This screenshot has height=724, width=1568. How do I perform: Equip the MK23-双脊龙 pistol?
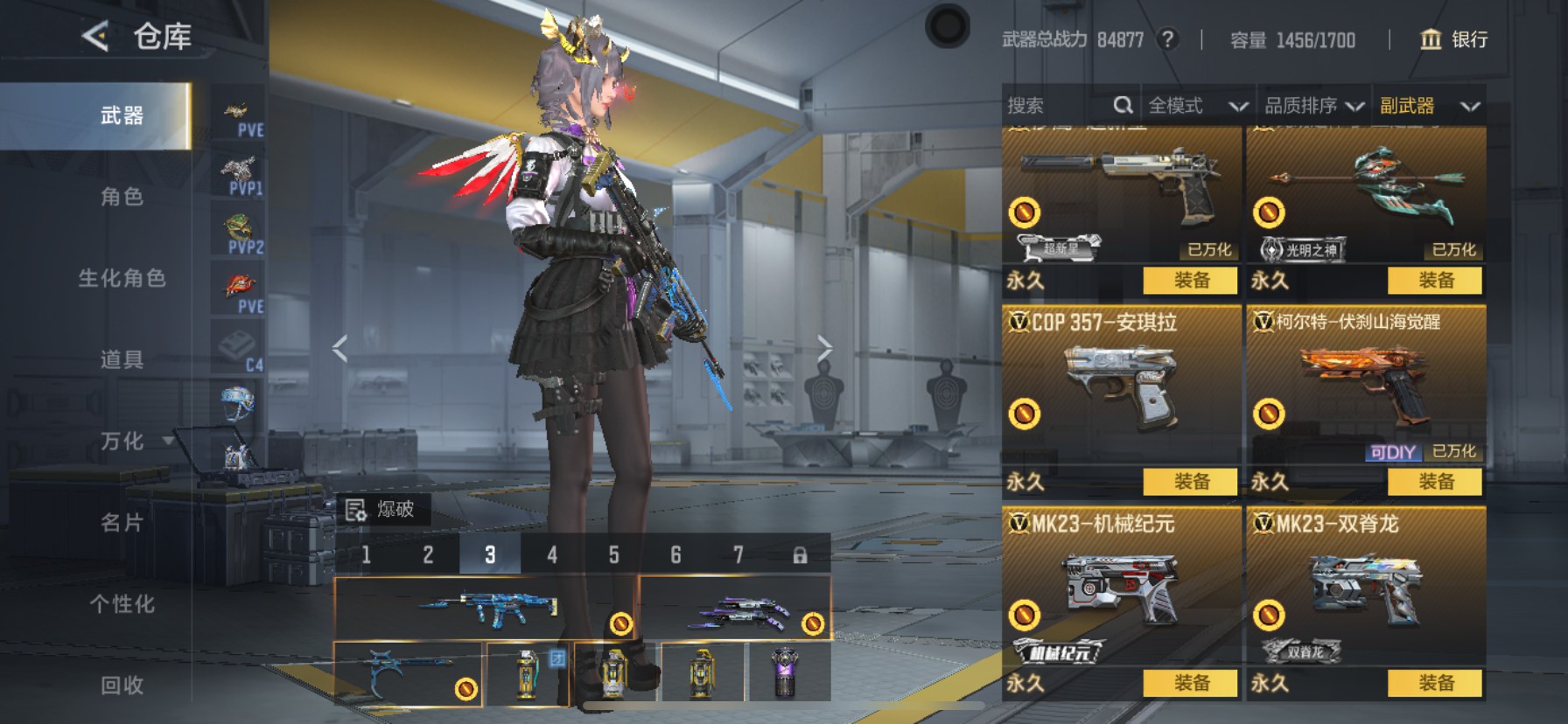(1435, 683)
